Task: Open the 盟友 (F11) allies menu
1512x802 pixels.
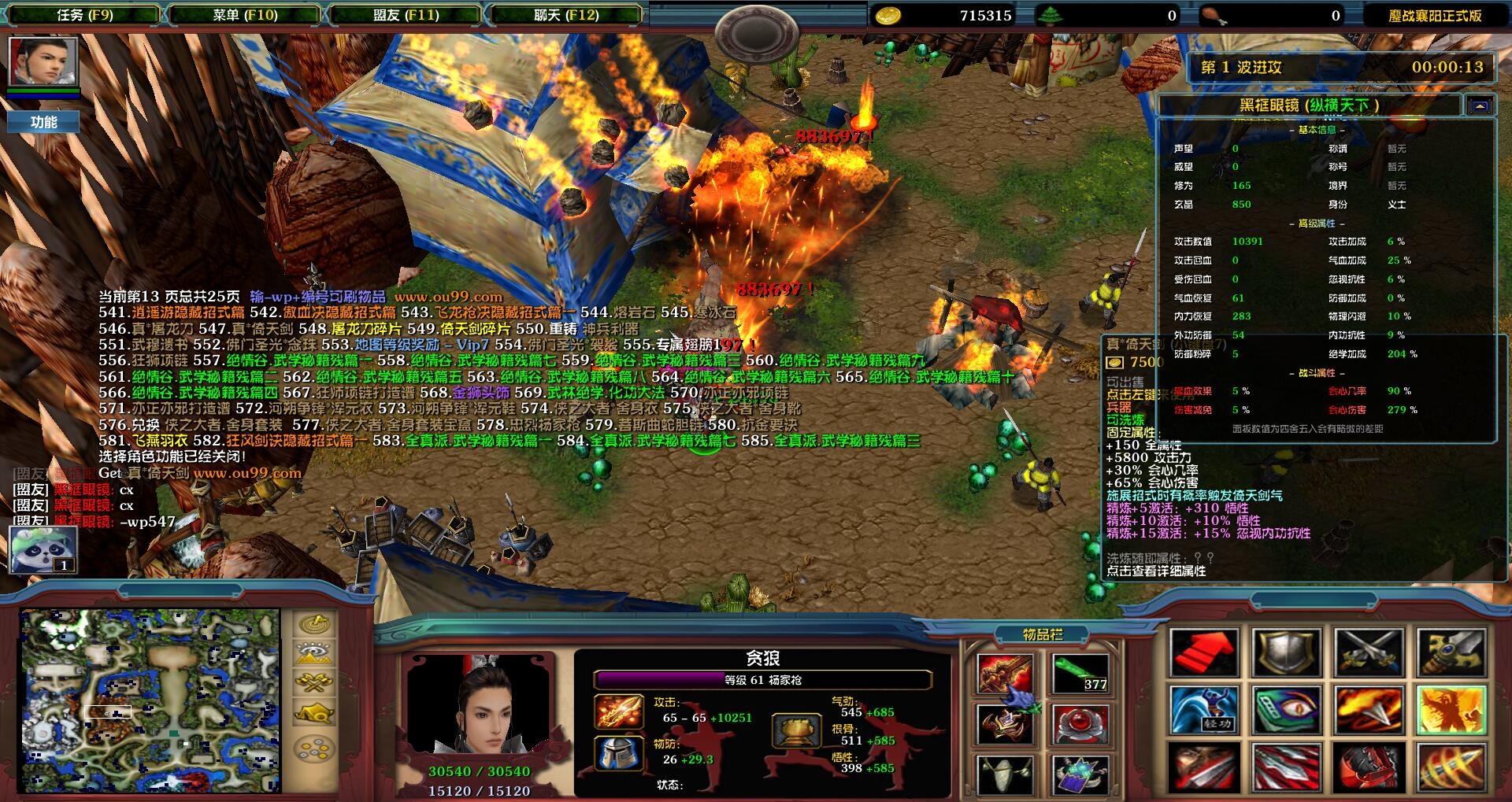Action: (x=406, y=15)
